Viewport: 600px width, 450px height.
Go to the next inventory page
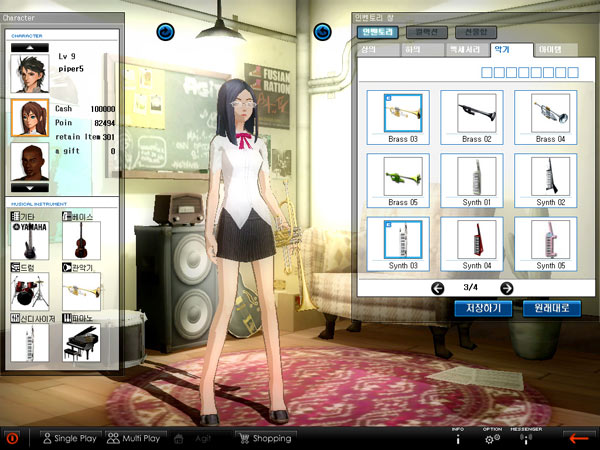pyautogui.click(x=507, y=288)
